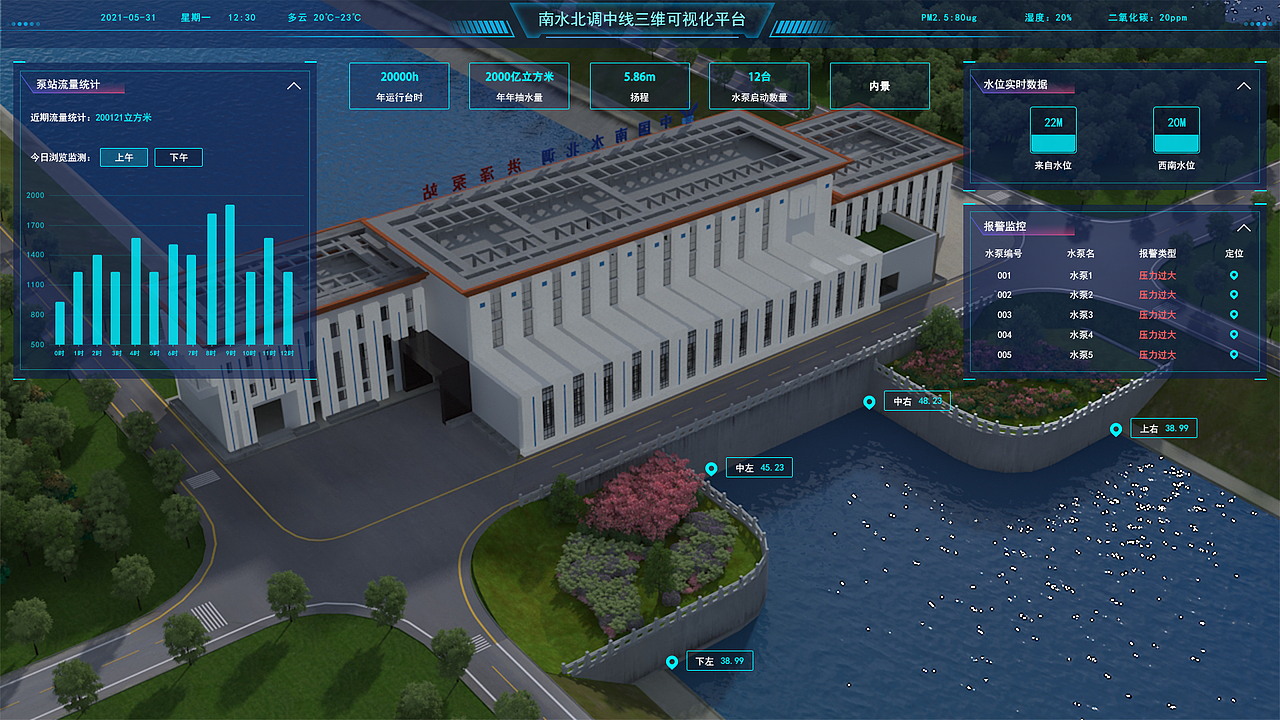Open the 内景 interior view
Image resolution: width=1280 pixels, height=720 pixels.
pyautogui.click(x=879, y=86)
